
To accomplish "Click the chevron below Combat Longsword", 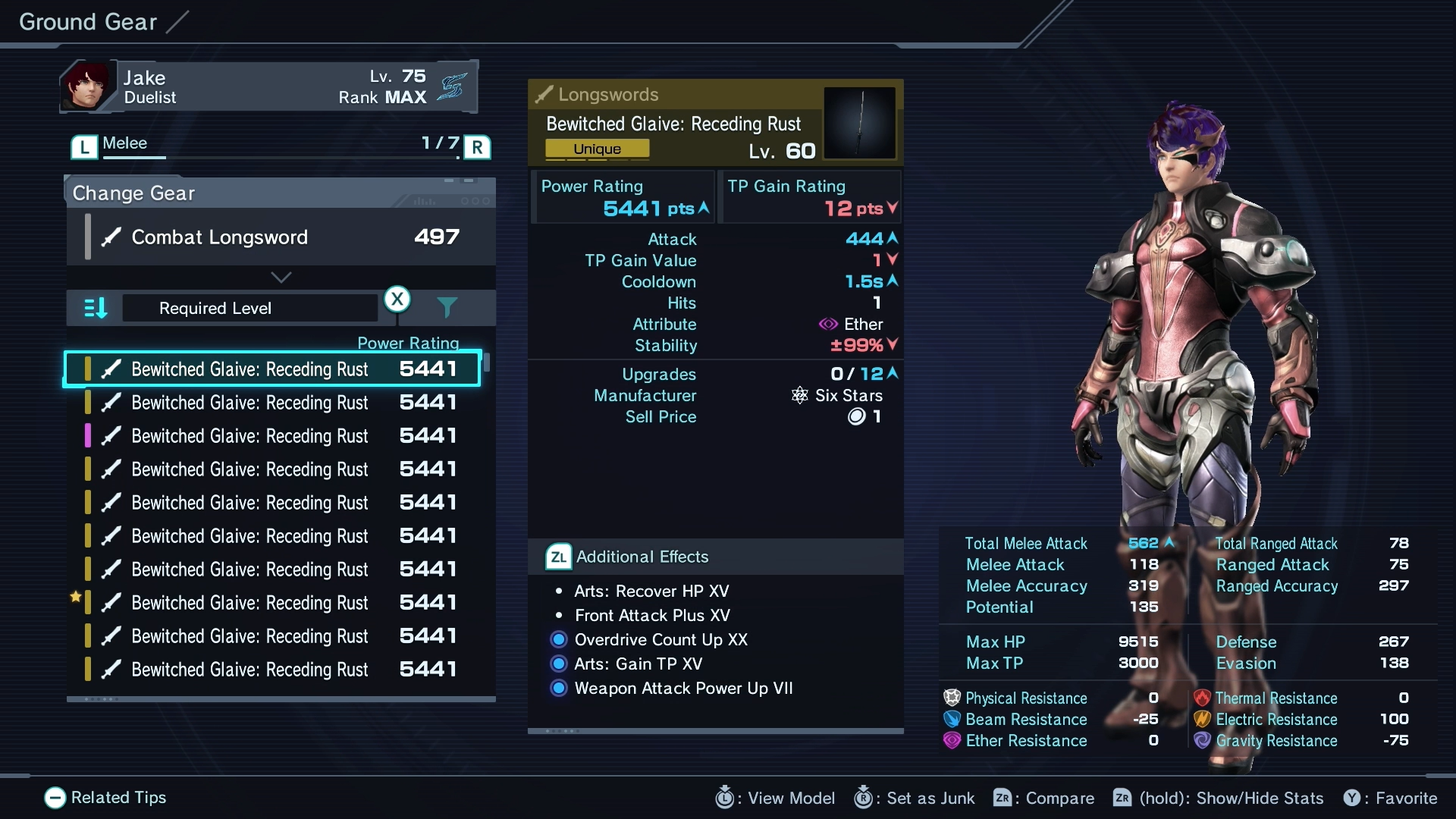I will (281, 277).
